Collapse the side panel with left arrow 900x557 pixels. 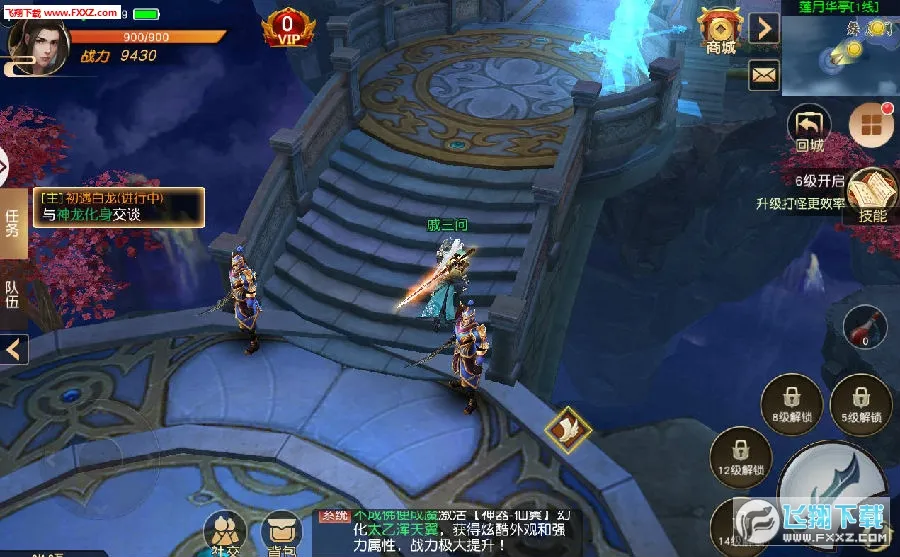[14, 350]
